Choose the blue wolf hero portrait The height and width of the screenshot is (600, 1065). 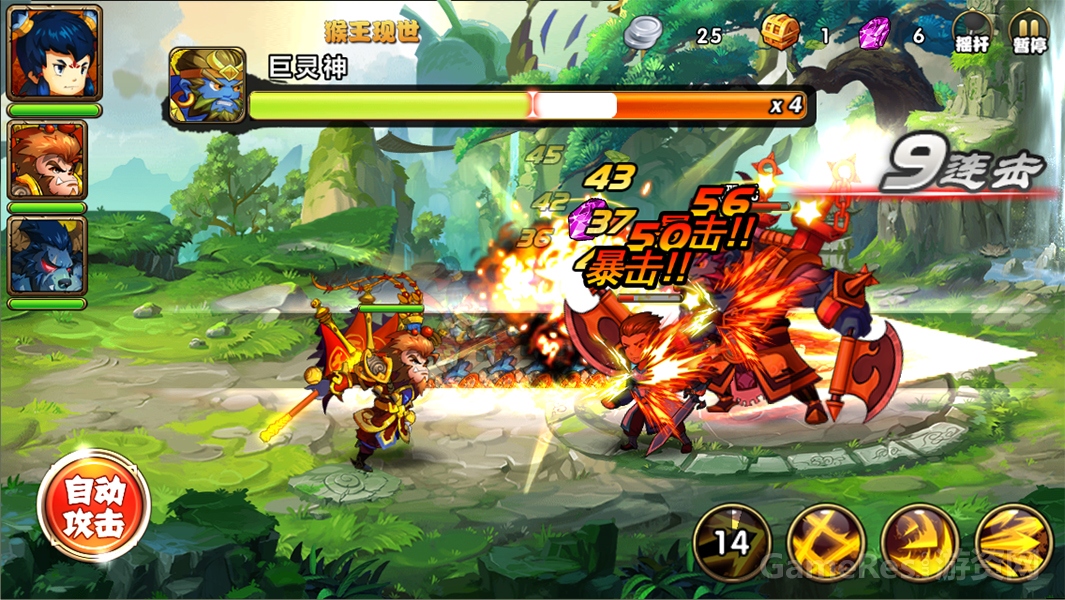point(48,255)
